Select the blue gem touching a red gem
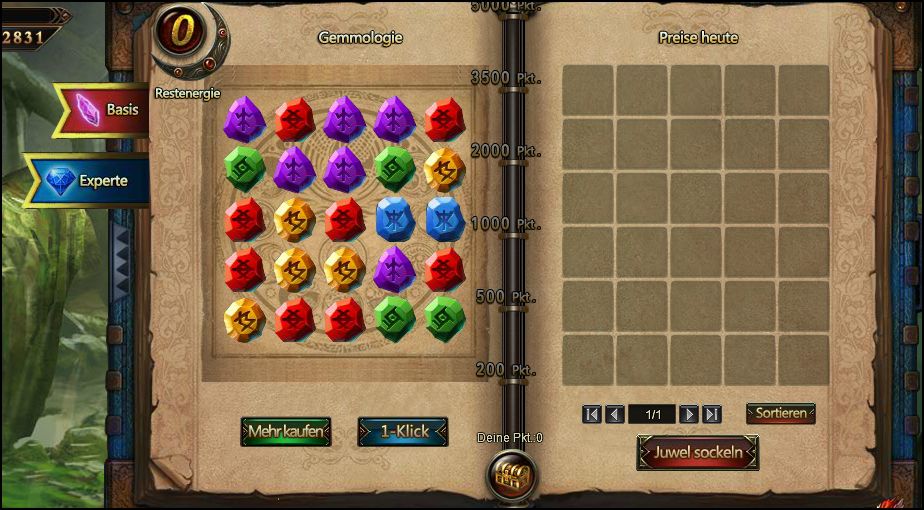Screen dimensions: 924x510 [x=395, y=218]
